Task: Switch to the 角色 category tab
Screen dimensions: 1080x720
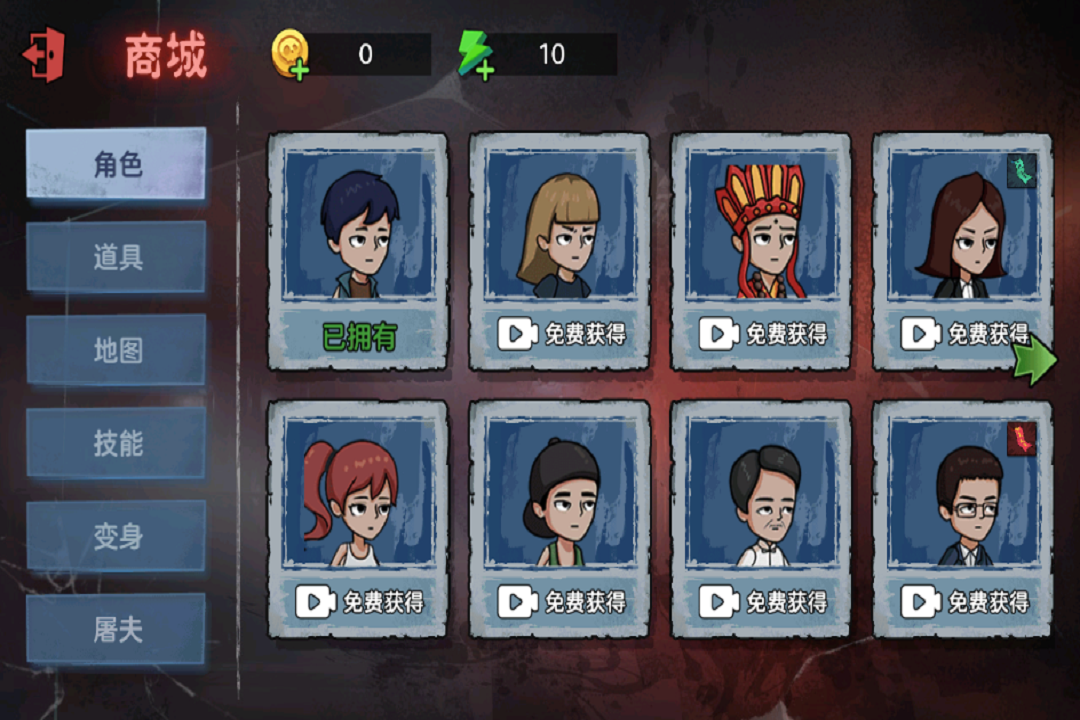Action: coord(116,163)
